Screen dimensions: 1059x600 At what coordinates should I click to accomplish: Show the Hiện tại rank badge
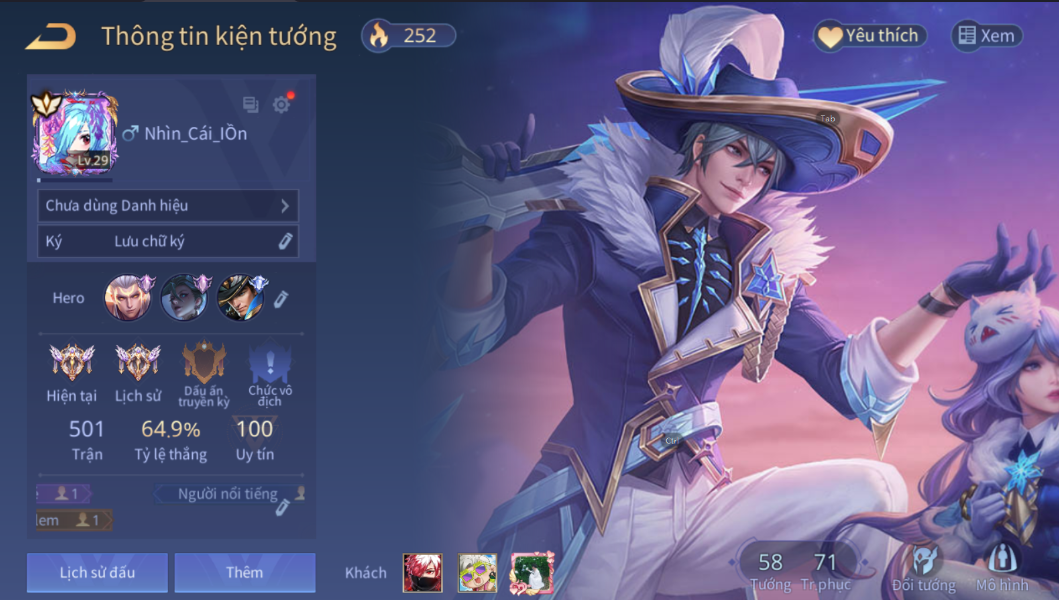click(x=72, y=364)
